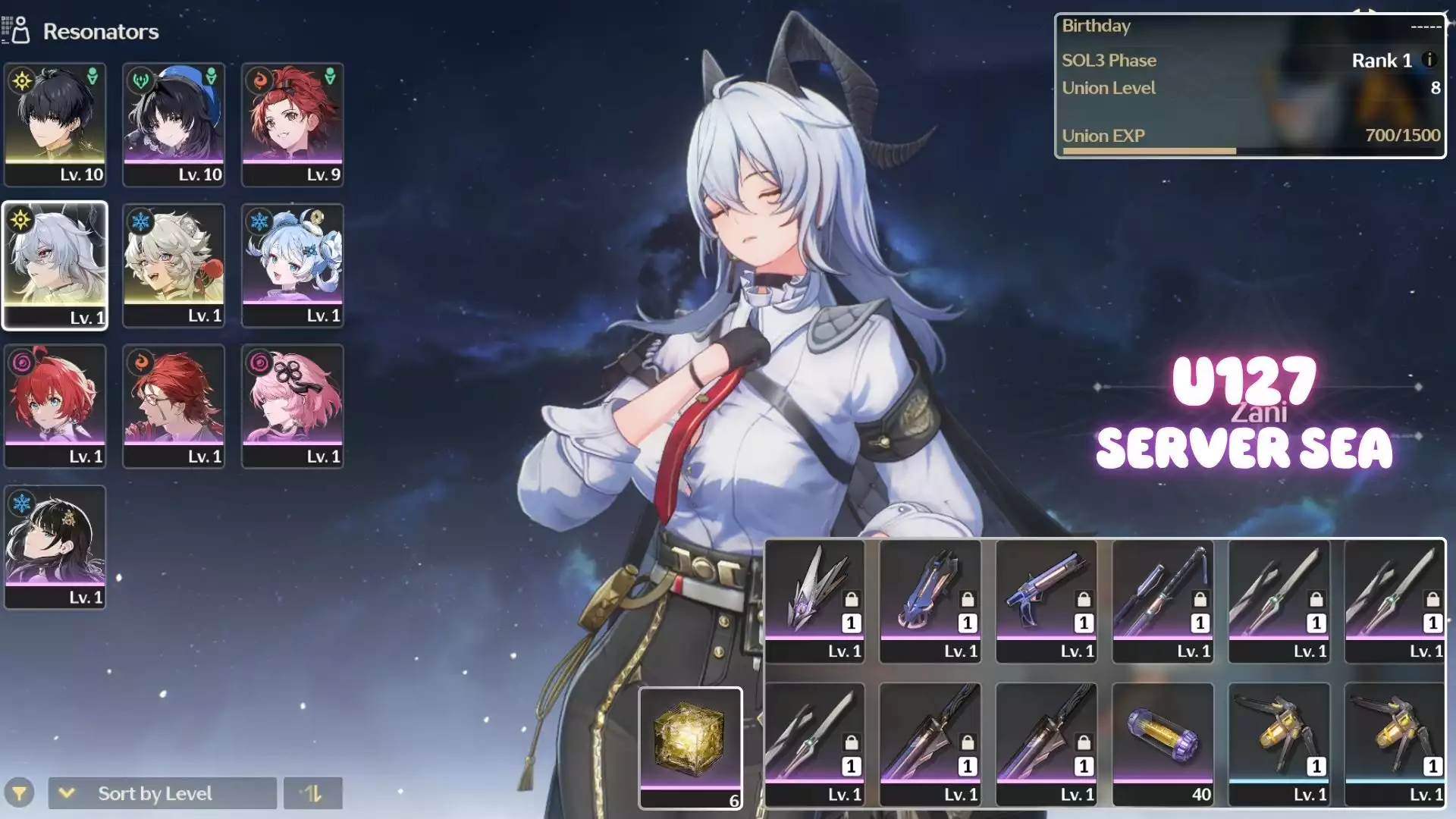Pick the red-haired resonator wearing glasses
The image size is (1456, 819).
[x=174, y=406]
